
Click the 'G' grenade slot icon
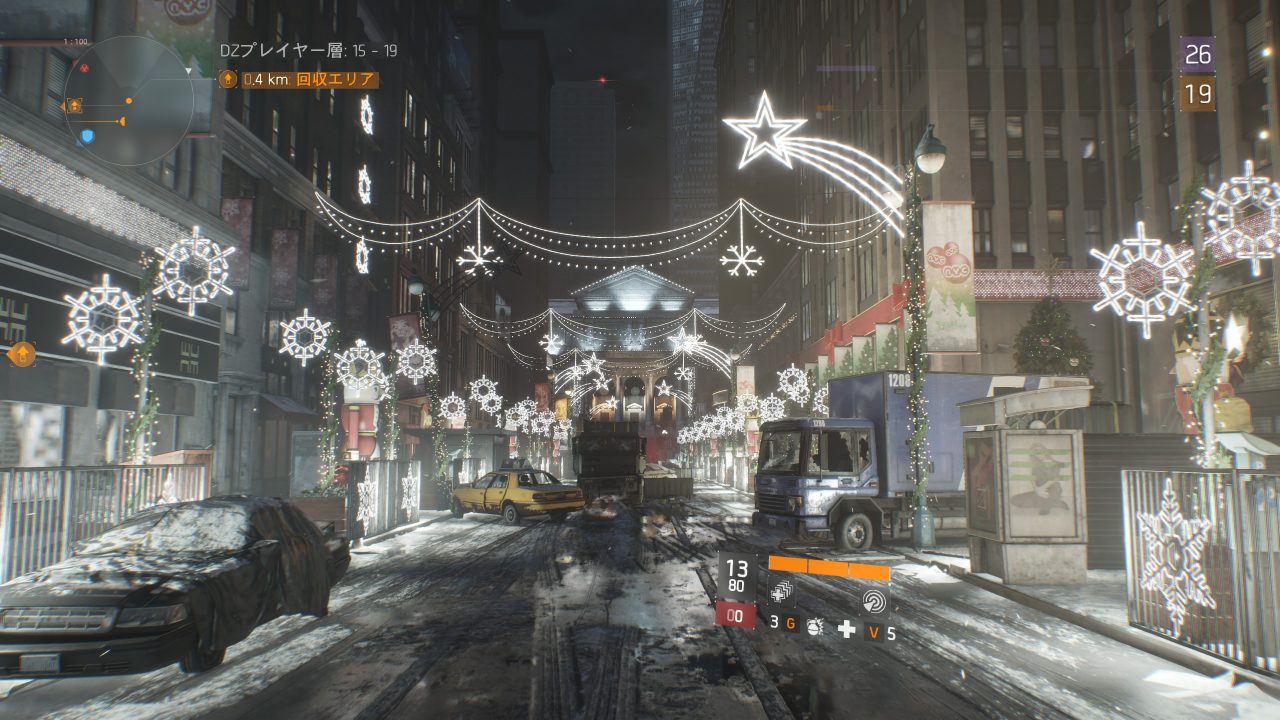tap(792, 622)
